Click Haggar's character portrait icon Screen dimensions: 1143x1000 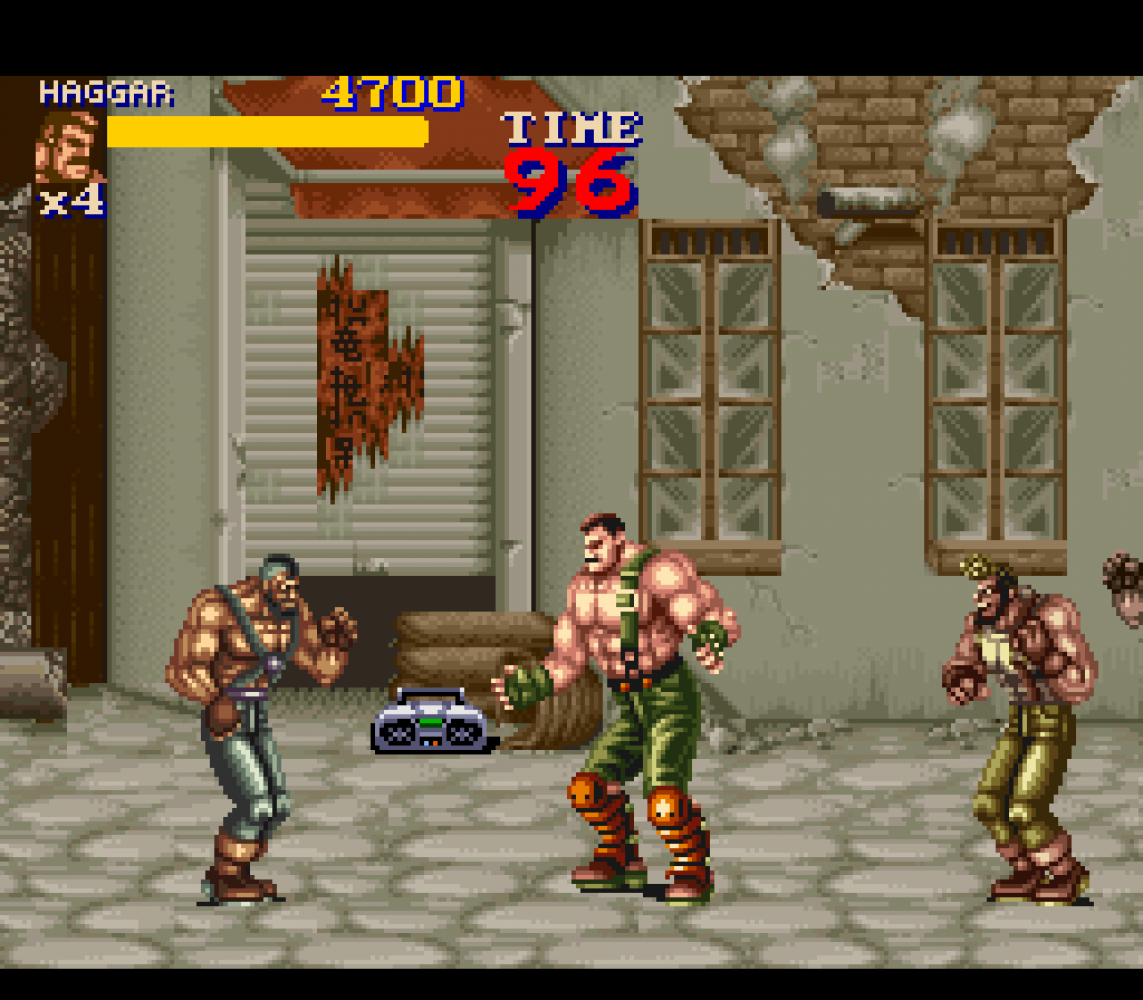tap(69, 148)
